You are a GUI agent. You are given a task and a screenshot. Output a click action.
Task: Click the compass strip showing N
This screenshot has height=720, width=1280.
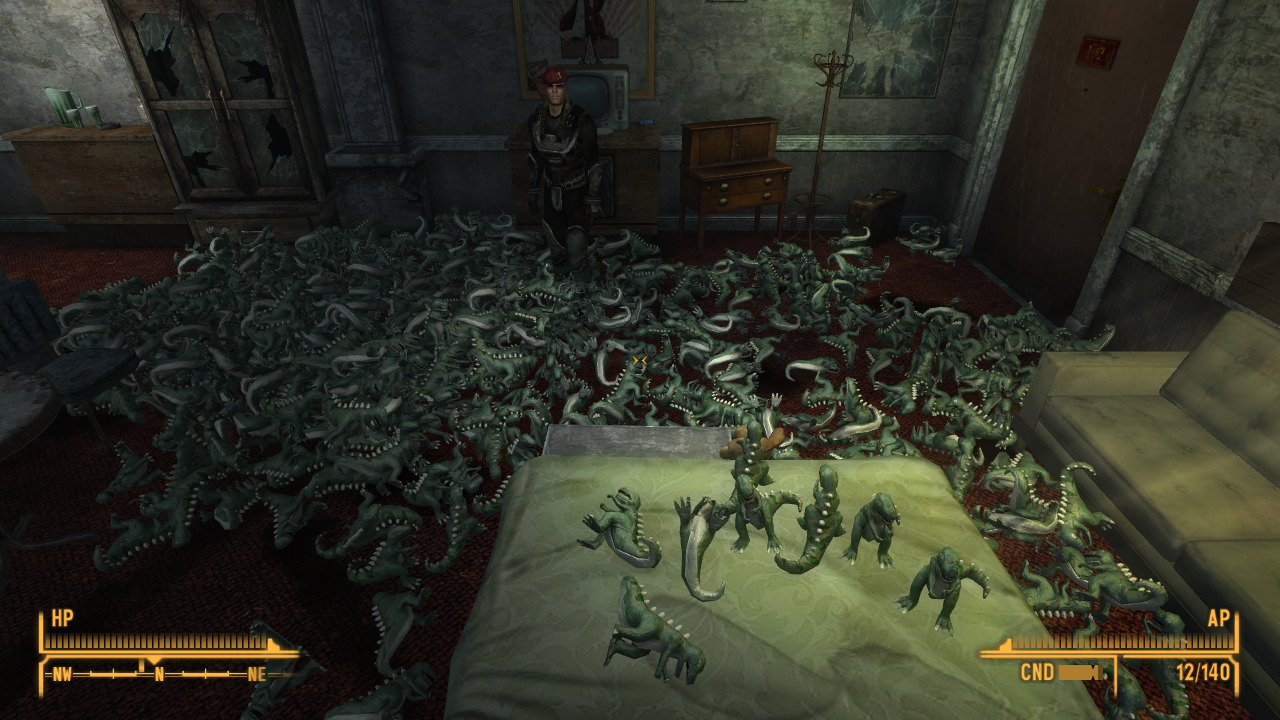tap(160, 674)
